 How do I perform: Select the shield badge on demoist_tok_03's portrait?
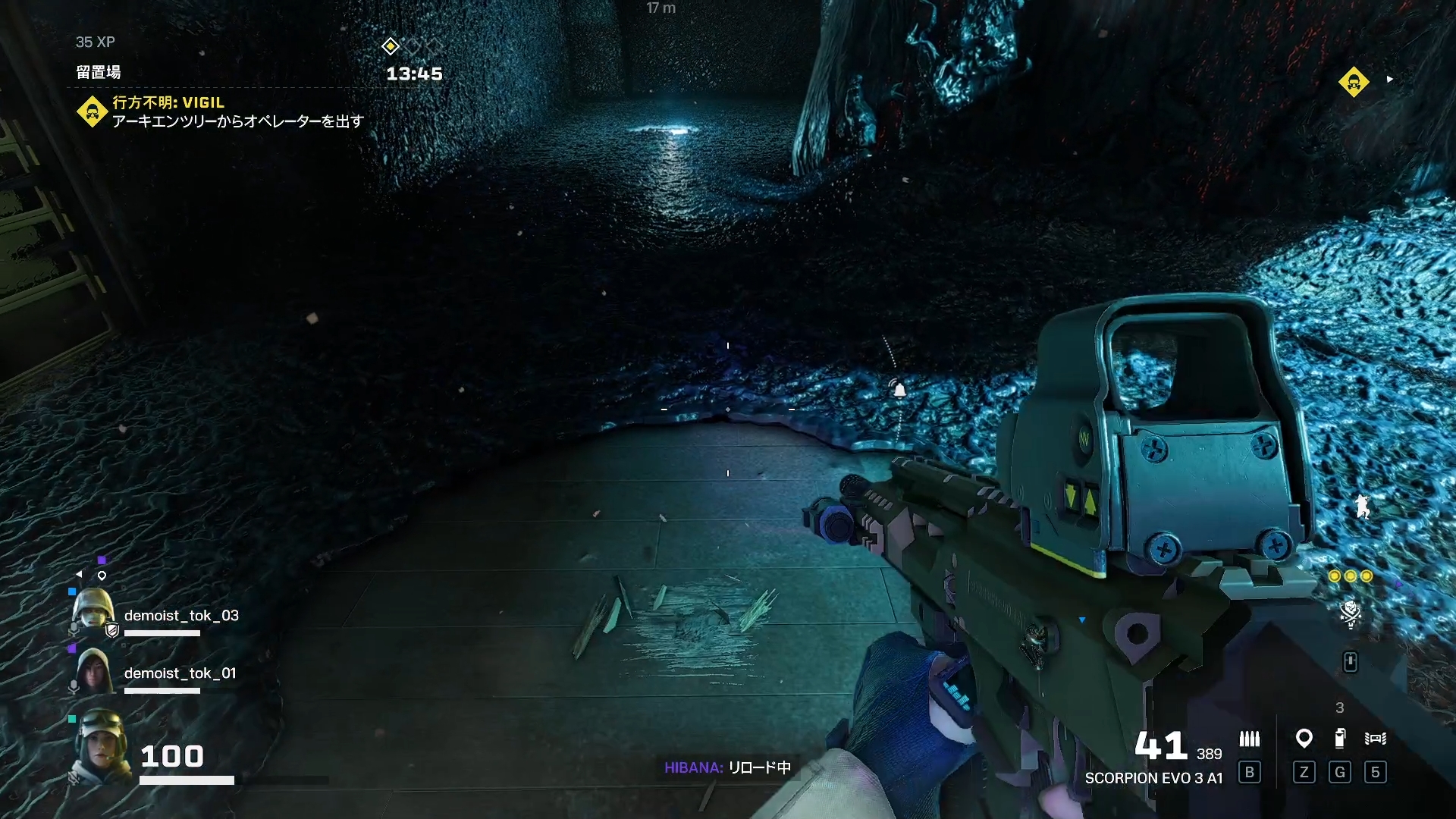pos(111,629)
